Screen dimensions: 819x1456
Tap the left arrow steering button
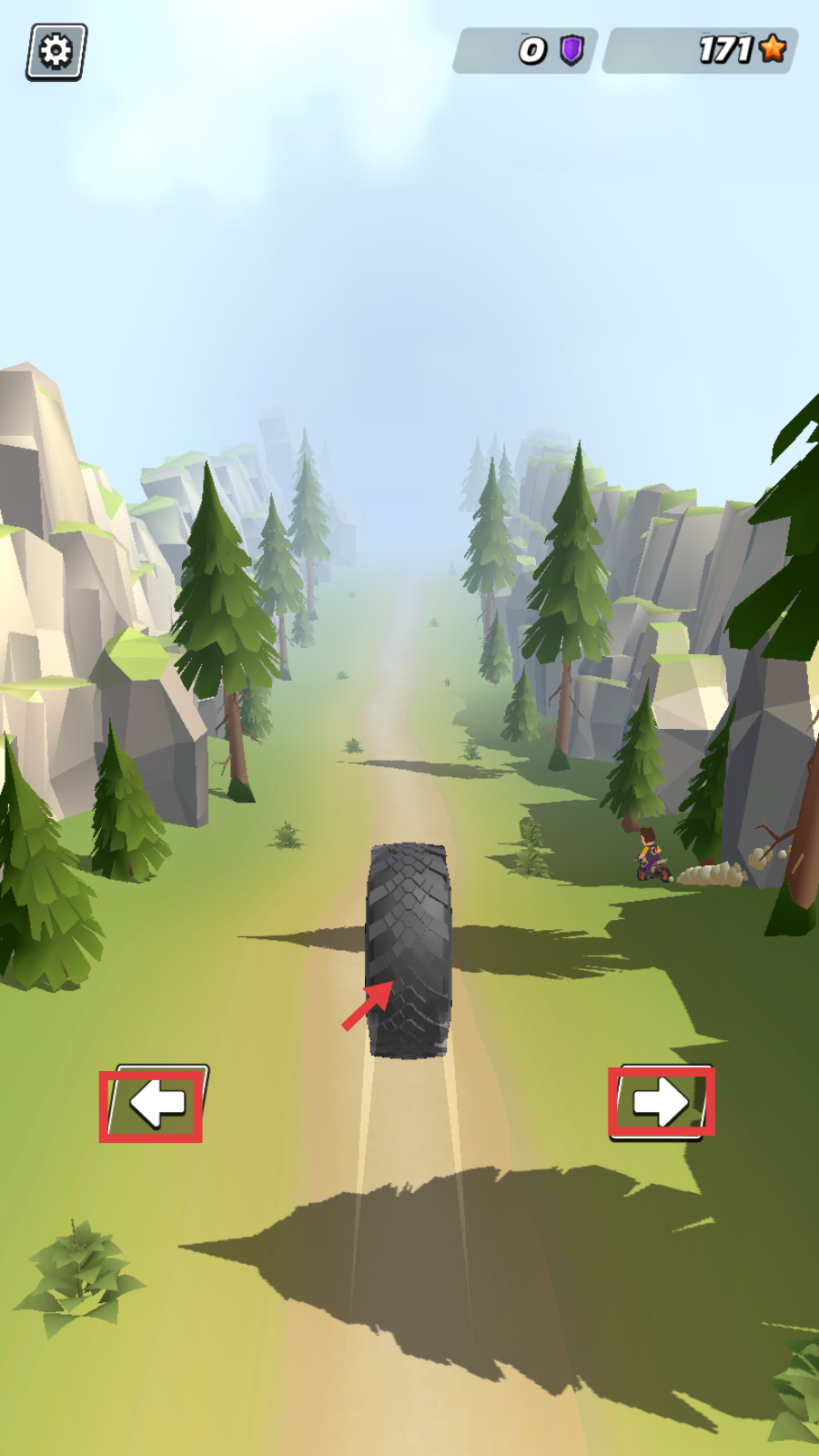click(x=157, y=1102)
